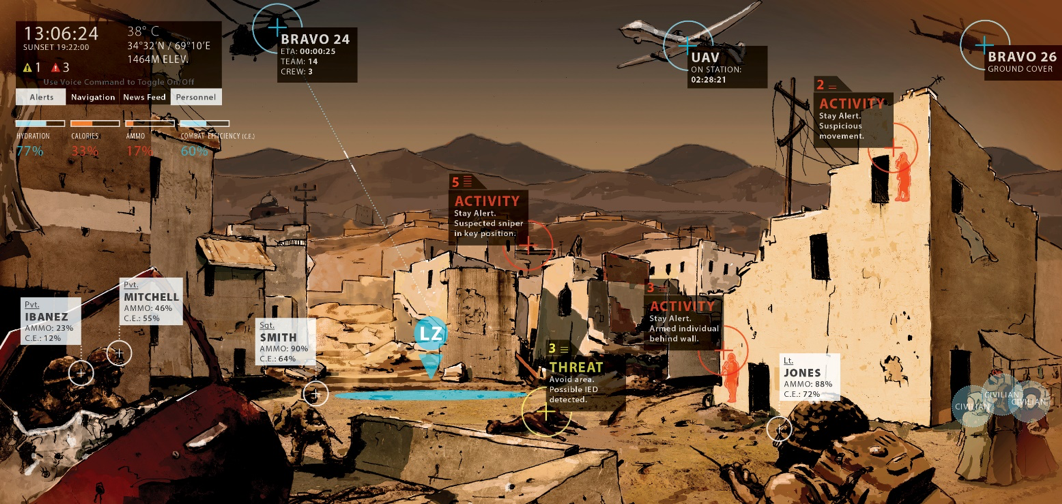
Task: Select Lt. Jones's status card
Action: pos(809,378)
